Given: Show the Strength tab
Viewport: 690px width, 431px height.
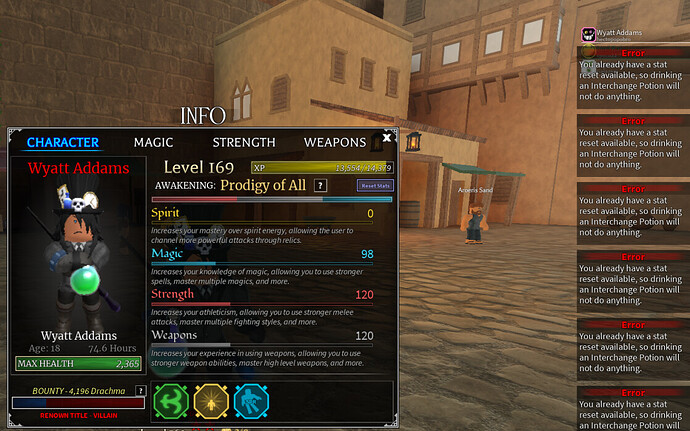Looking at the screenshot, I should 244,143.
